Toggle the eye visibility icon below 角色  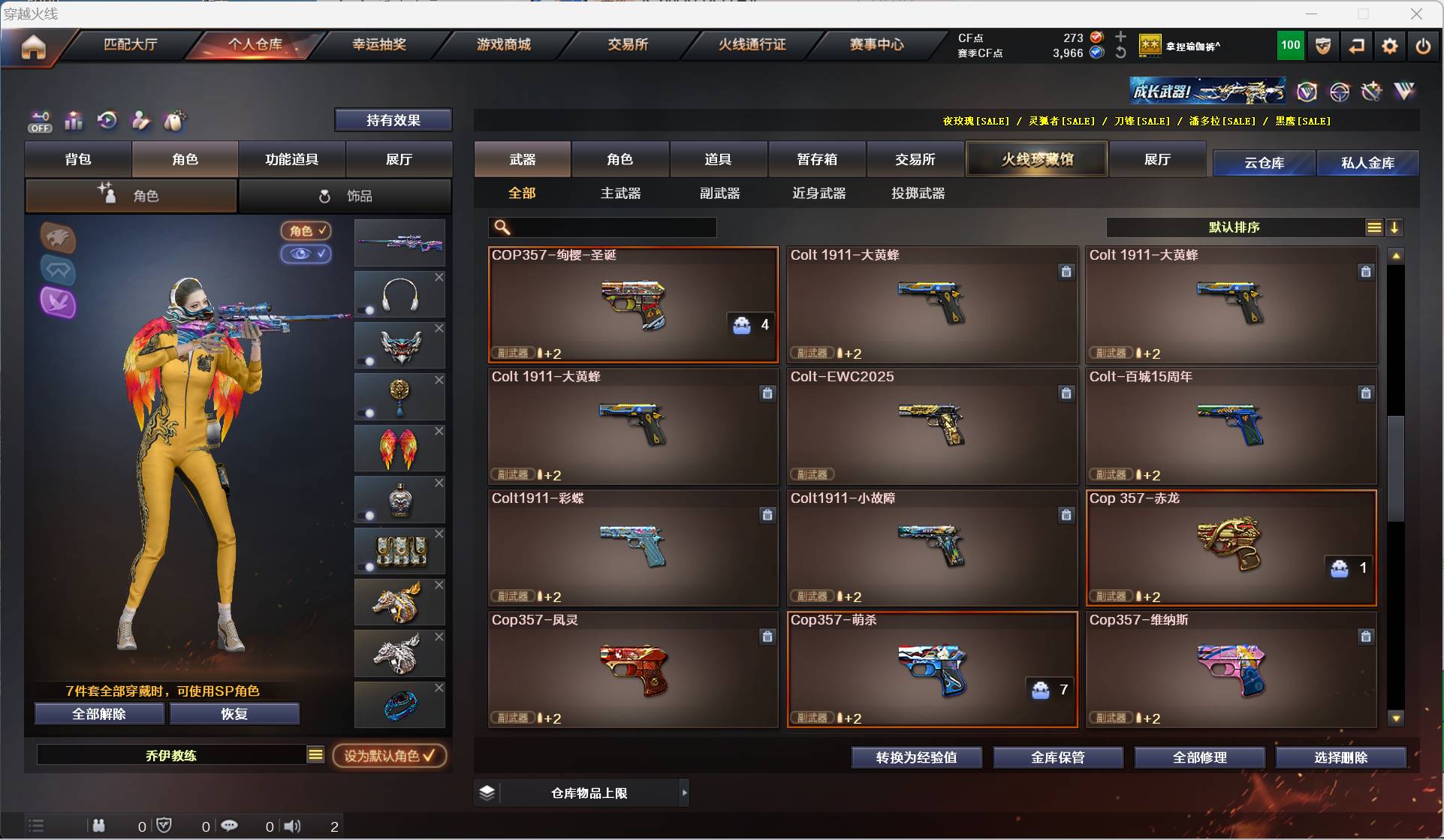(x=306, y=254)
